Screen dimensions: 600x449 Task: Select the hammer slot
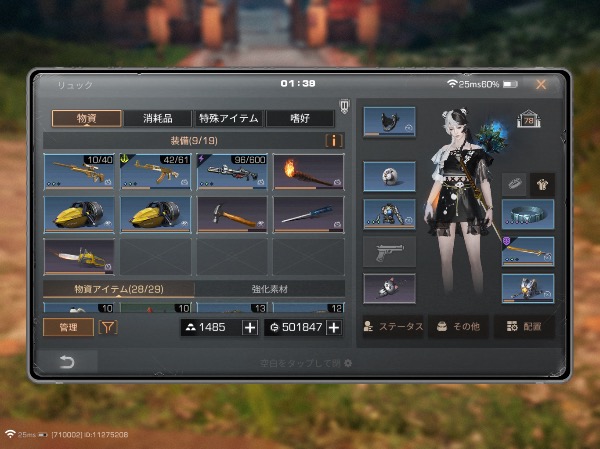(232, 213)
